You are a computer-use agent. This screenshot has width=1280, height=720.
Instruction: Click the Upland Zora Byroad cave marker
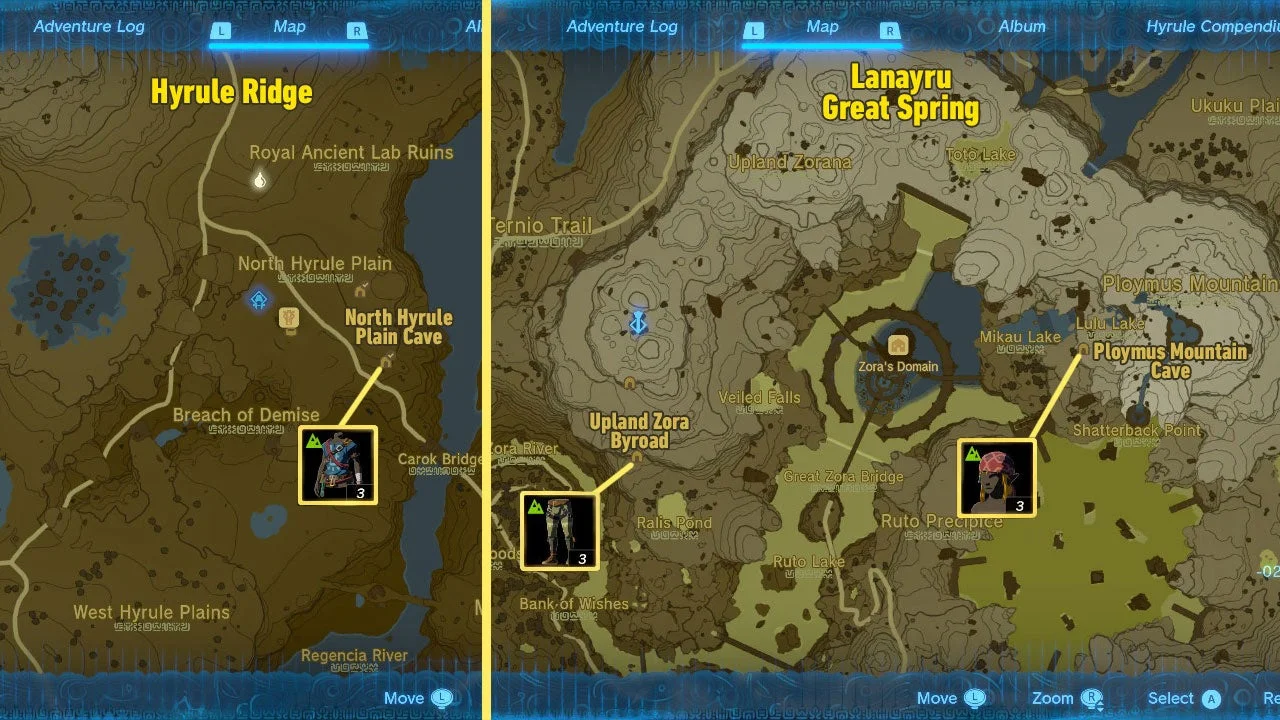tap(637, 458)
